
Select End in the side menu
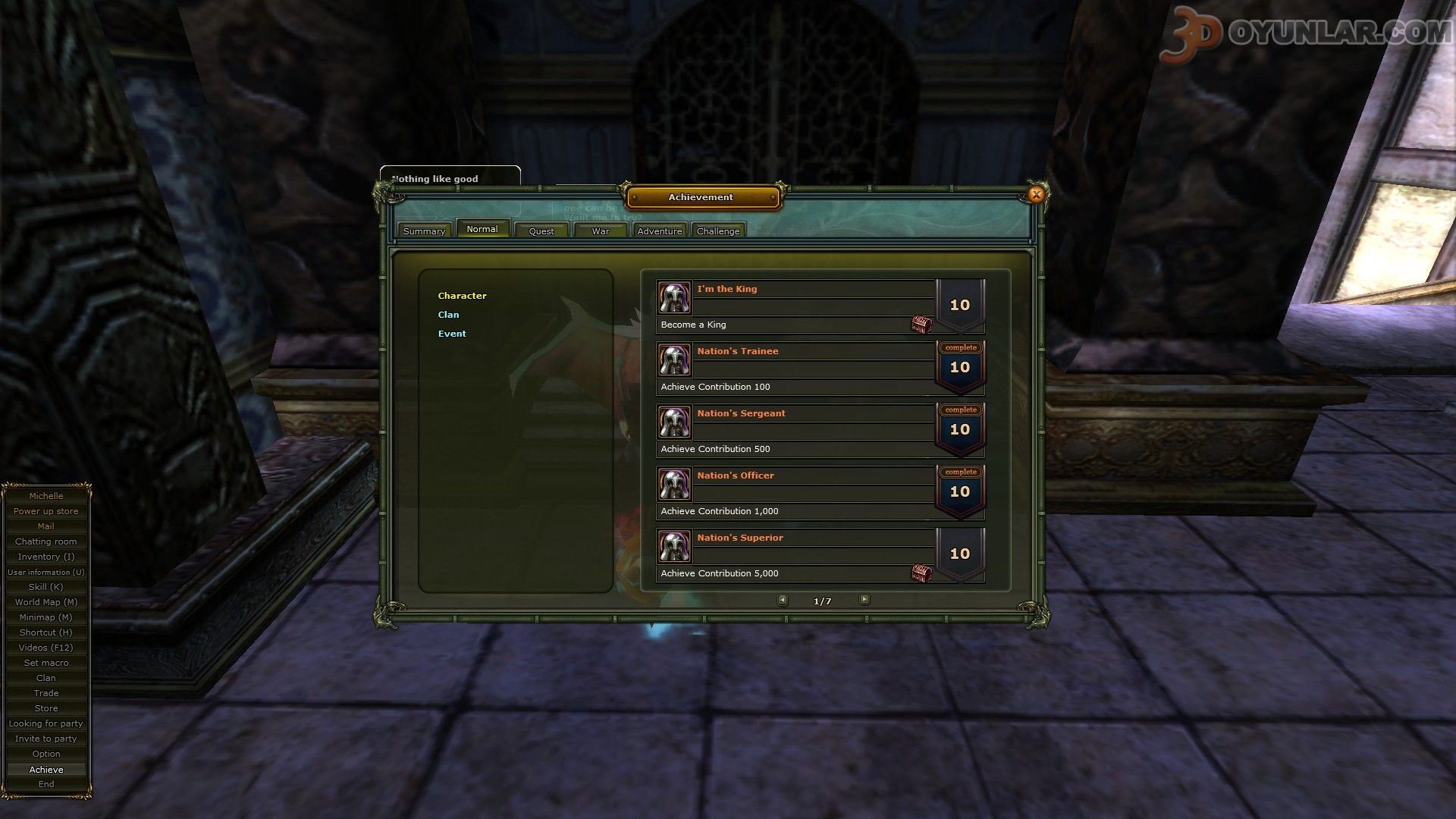pos(46,784)
